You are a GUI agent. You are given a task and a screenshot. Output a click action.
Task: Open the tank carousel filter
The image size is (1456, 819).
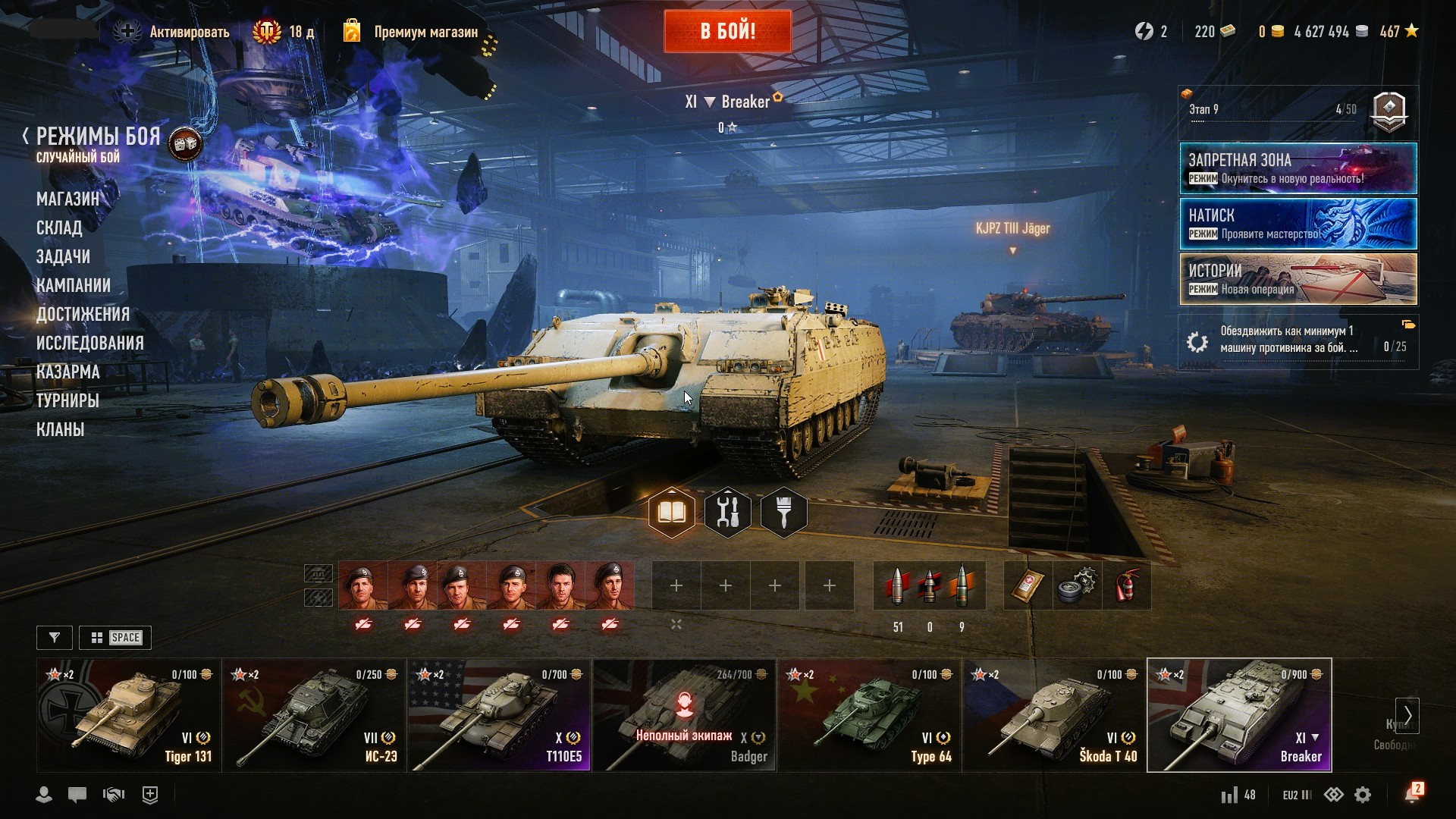pyautogui.click(x=55, y=638)
